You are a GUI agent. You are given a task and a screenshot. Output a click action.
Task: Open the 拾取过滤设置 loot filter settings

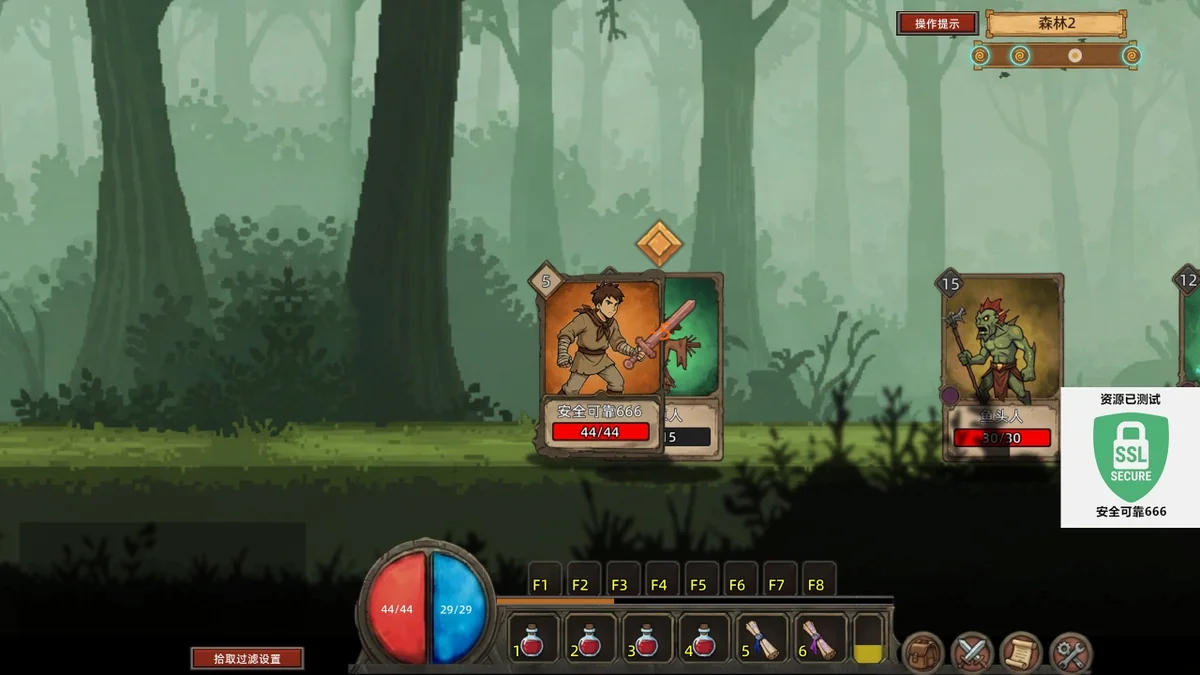pyautogui.click(x=247, y=659)
